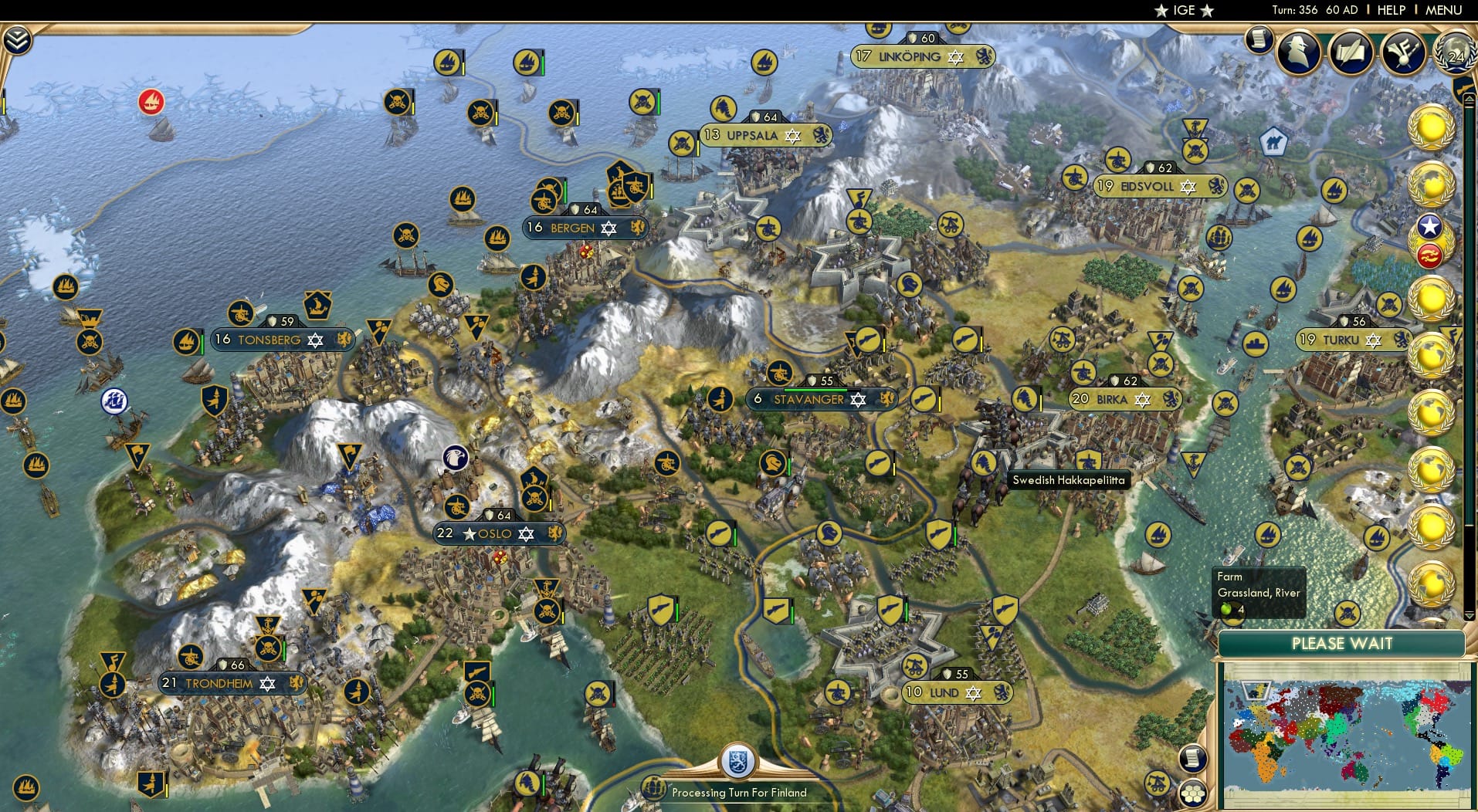Open the Espionage overview spy icon
This screenshot has height=812, width=1478.
(1298, 52)
